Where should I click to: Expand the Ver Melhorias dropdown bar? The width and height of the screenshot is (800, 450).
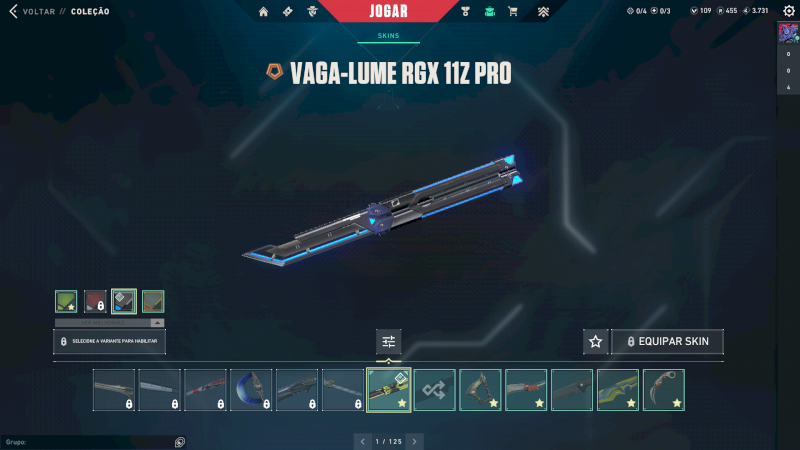(109, 323)
